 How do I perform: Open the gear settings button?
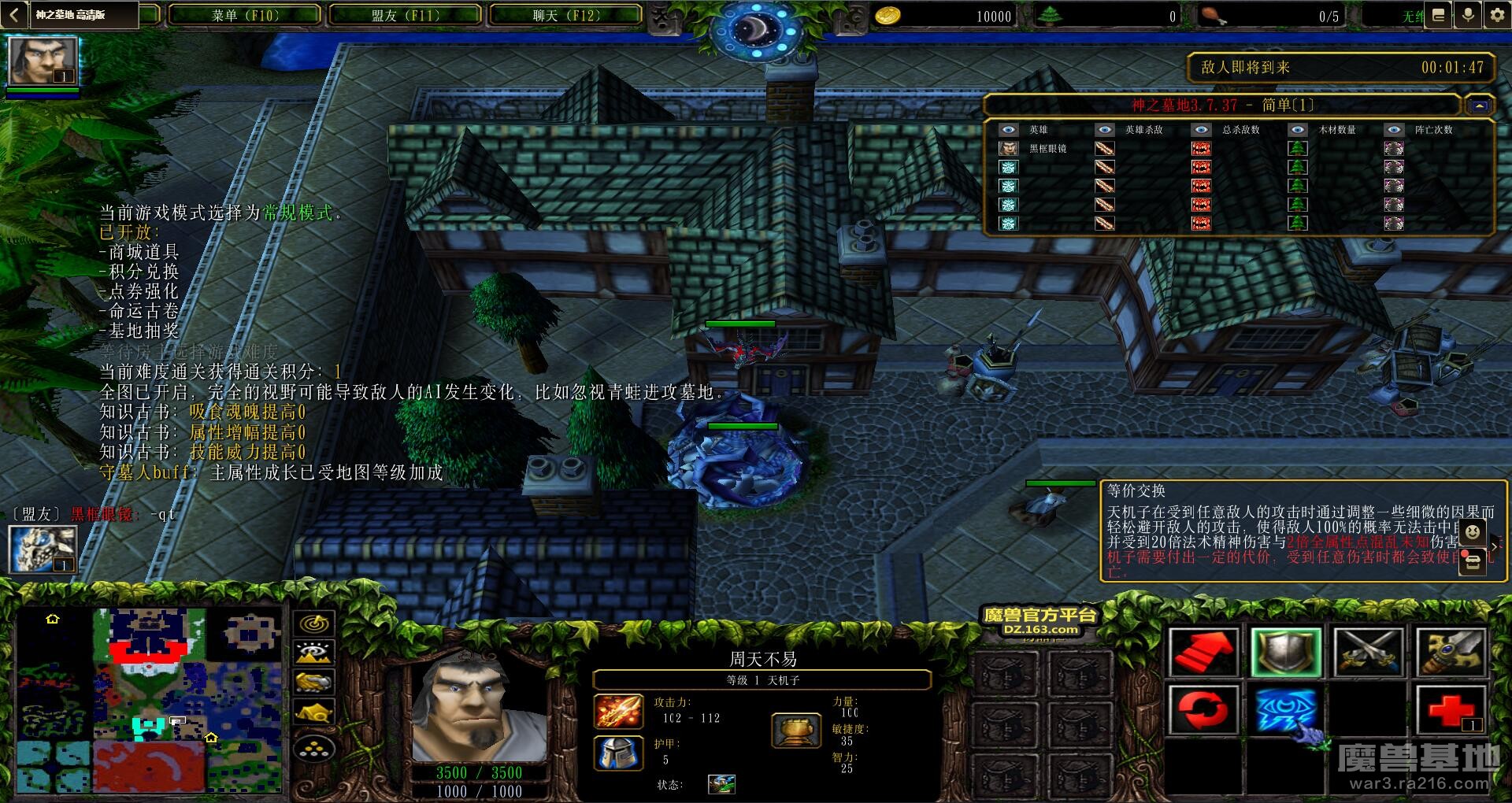pos(1496,15)
